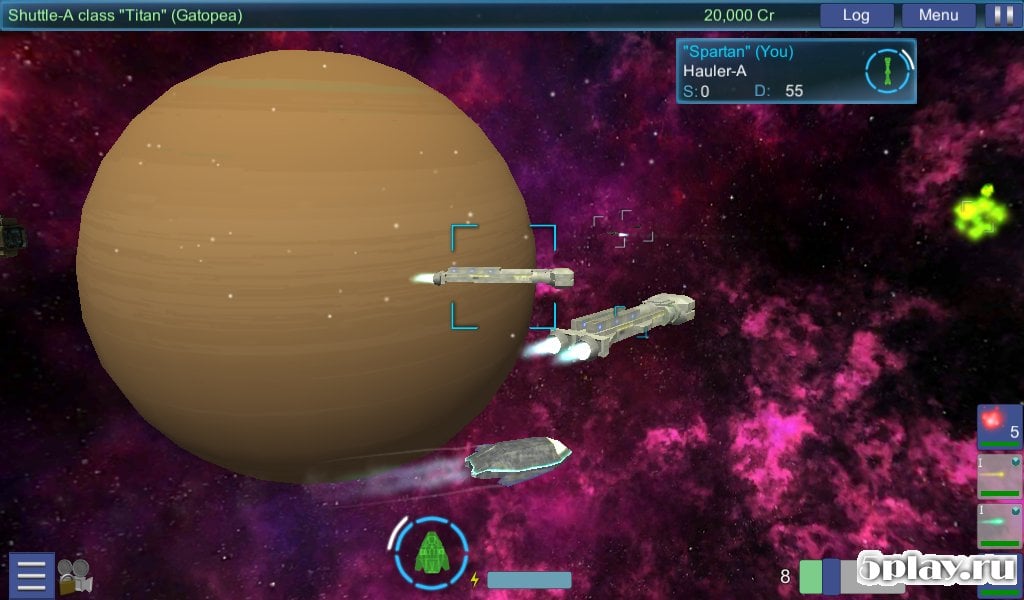Image resolution: width=1024 pixels, height=600 pixels.
Task: Select the red explosive weapon slot
Action: [999, 427]
